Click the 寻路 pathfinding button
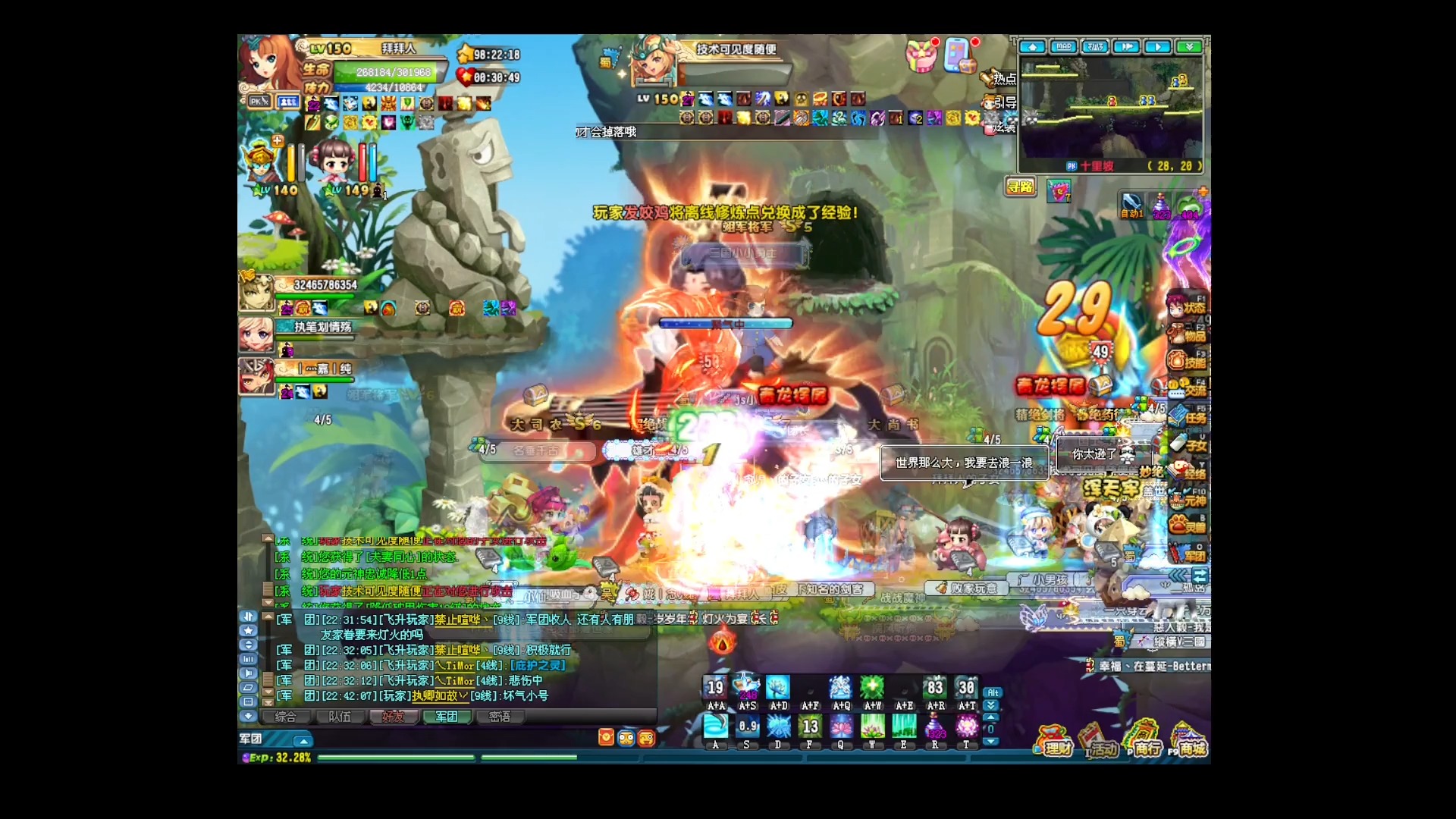Screen dimensions: 1456x819 pyautogui.click(x=1020, y=187)
